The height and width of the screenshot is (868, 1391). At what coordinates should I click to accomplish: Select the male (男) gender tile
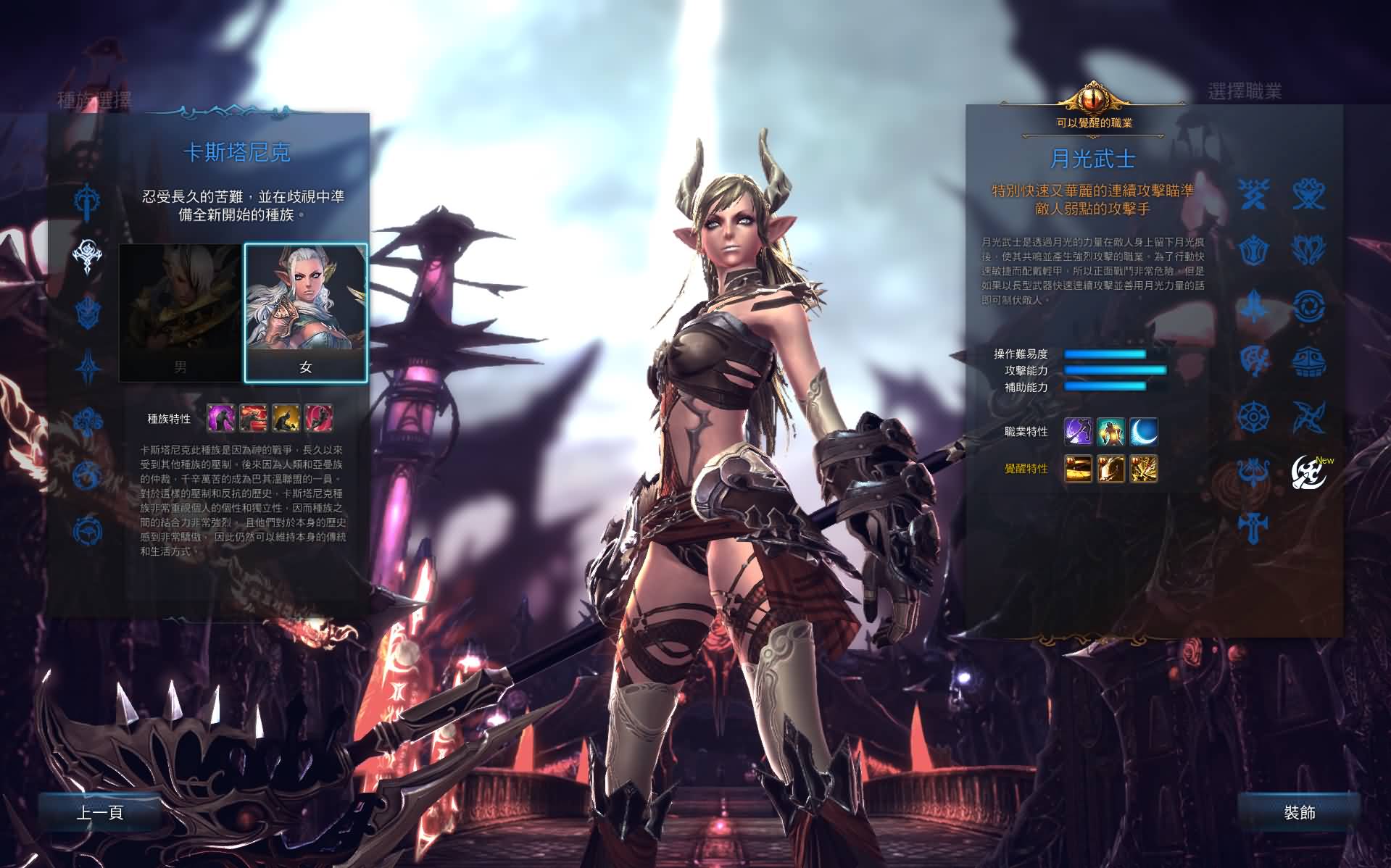click(180, 313)
